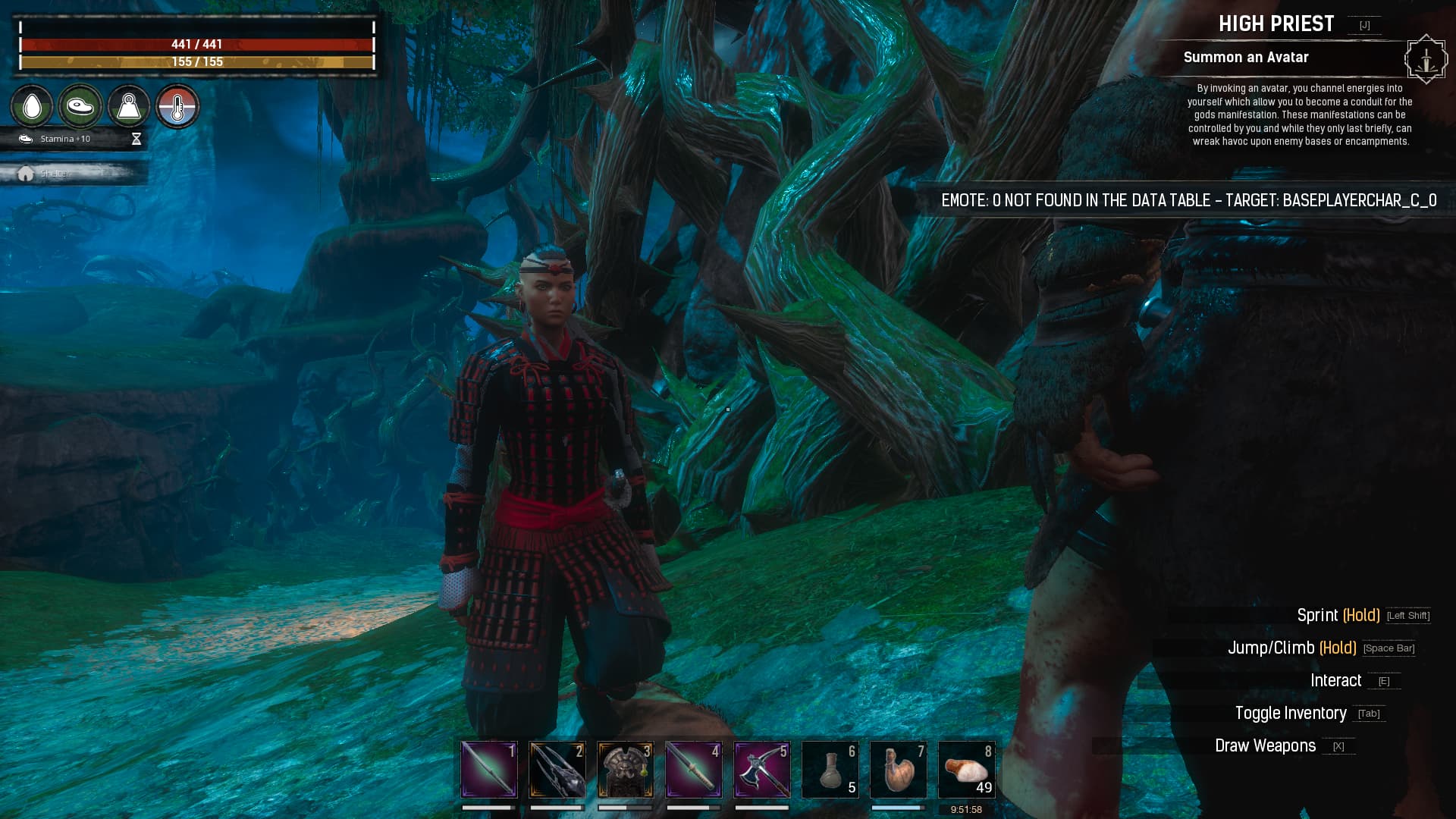Open the HIGH PRIEST journey panel
Image resolution: width=1456 pixels, height=819 pixels.
(1276, 24)
